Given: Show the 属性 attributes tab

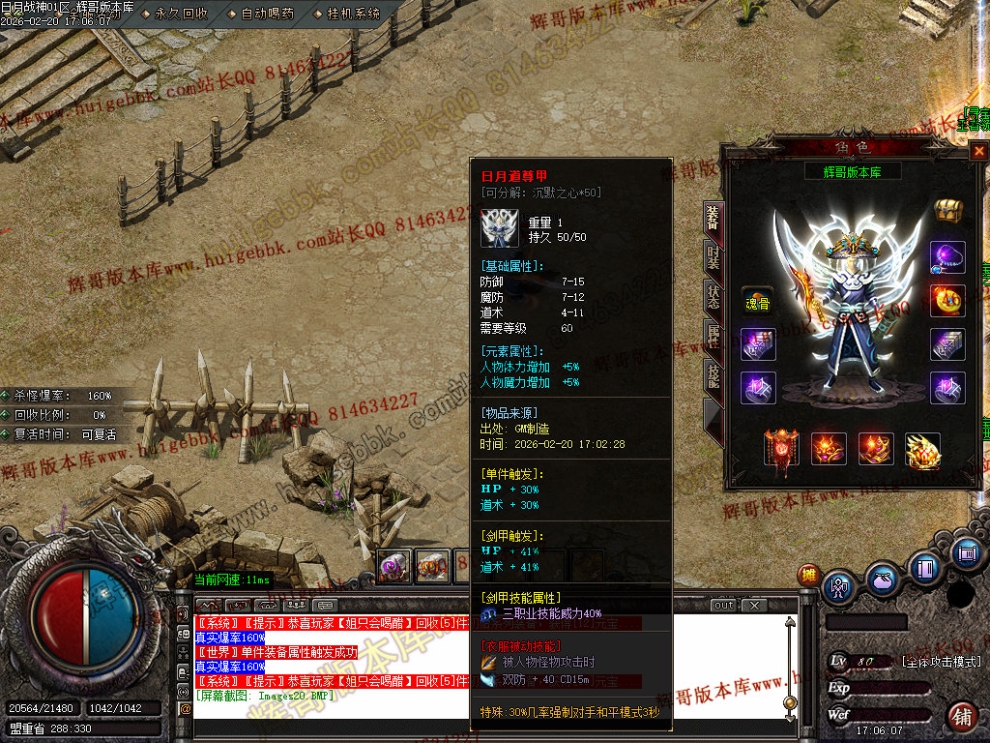Looking at the screenshot, I should pyautogui.click(x=713, y=335).
